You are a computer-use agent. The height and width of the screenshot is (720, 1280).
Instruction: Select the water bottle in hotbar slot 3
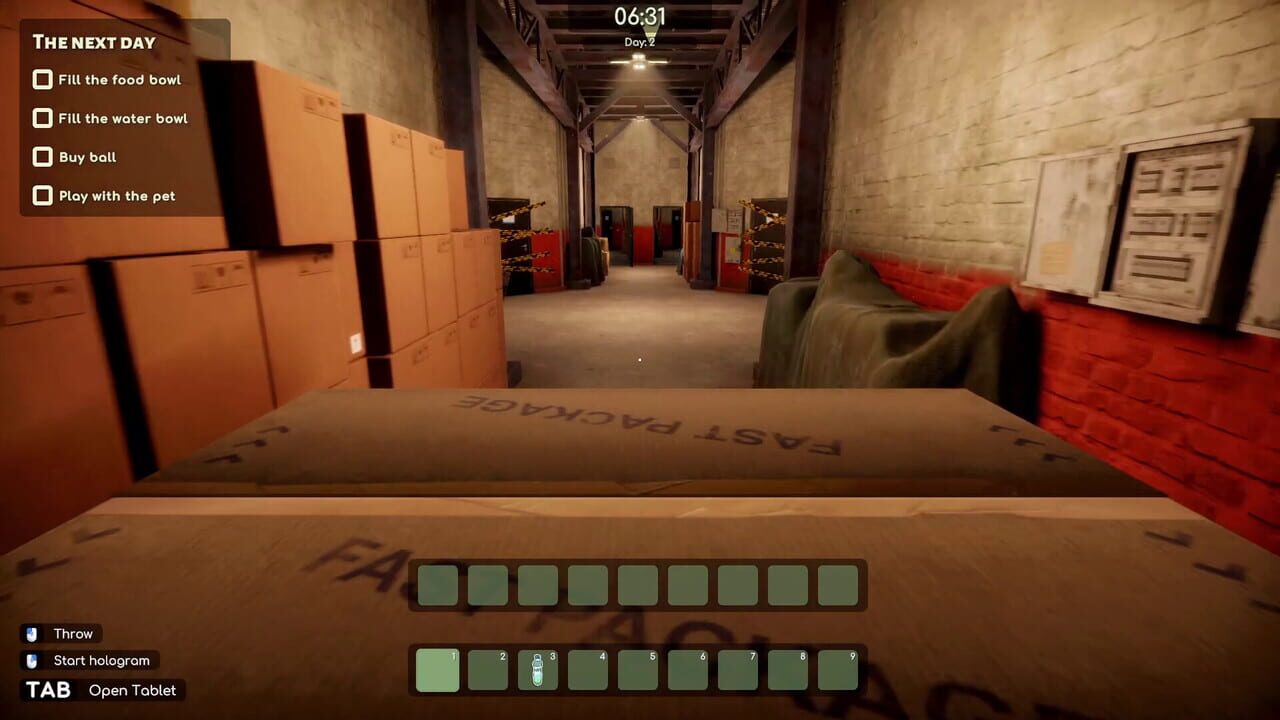click(x=538, y=670)
